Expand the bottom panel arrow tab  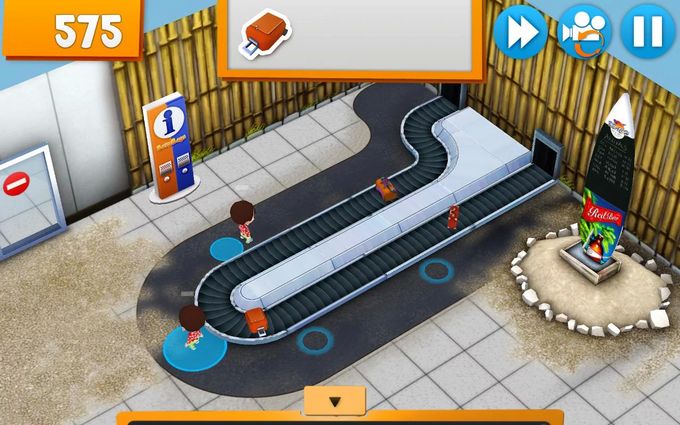pos(335,401)
